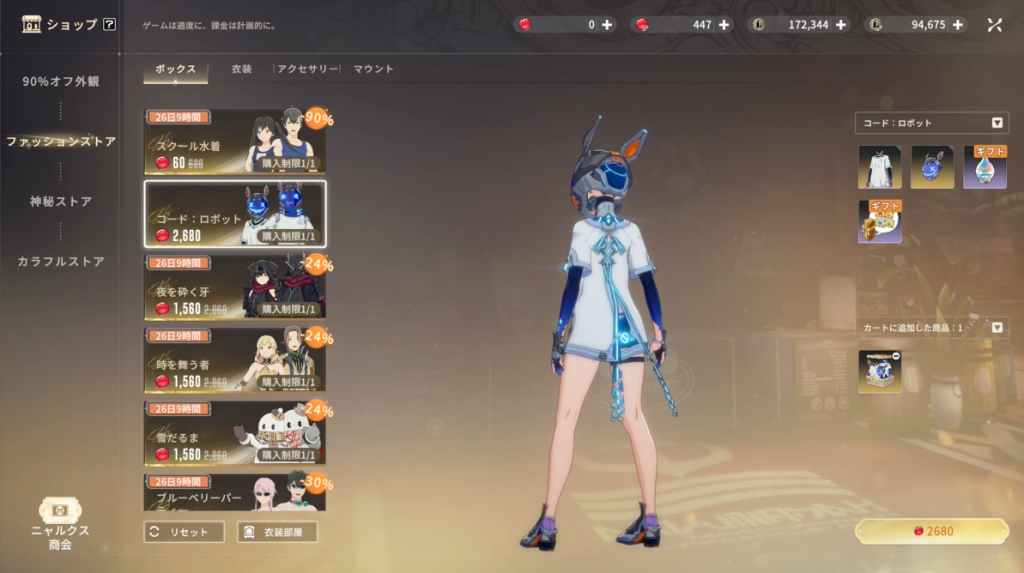Select the 雪だるま costume box
Viewport: 1024px width, 573px height.
pos(234,431)
